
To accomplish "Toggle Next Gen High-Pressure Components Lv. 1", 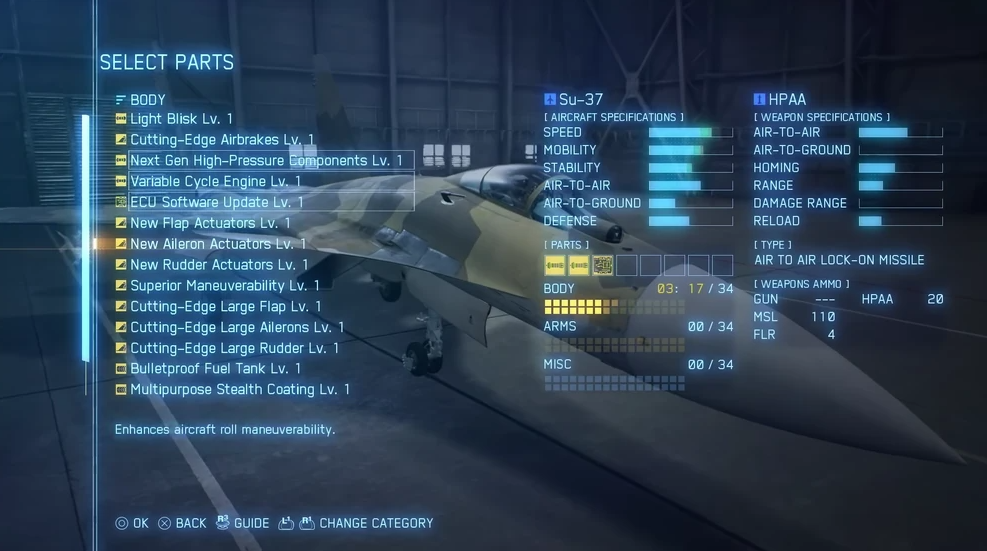I will point(266,161).
